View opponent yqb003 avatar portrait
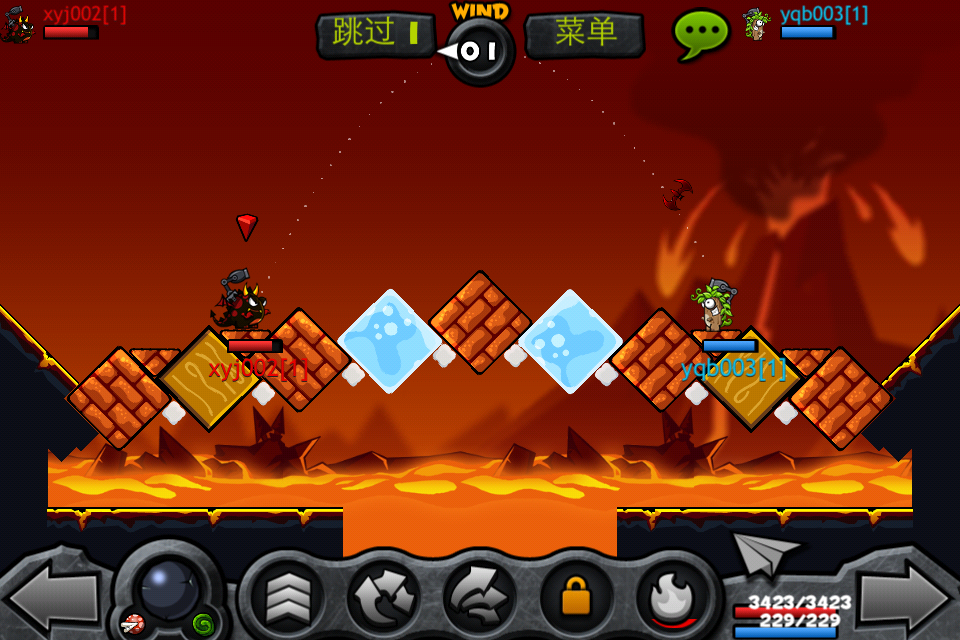The image size is (960, 640). (x=756, y=24)
